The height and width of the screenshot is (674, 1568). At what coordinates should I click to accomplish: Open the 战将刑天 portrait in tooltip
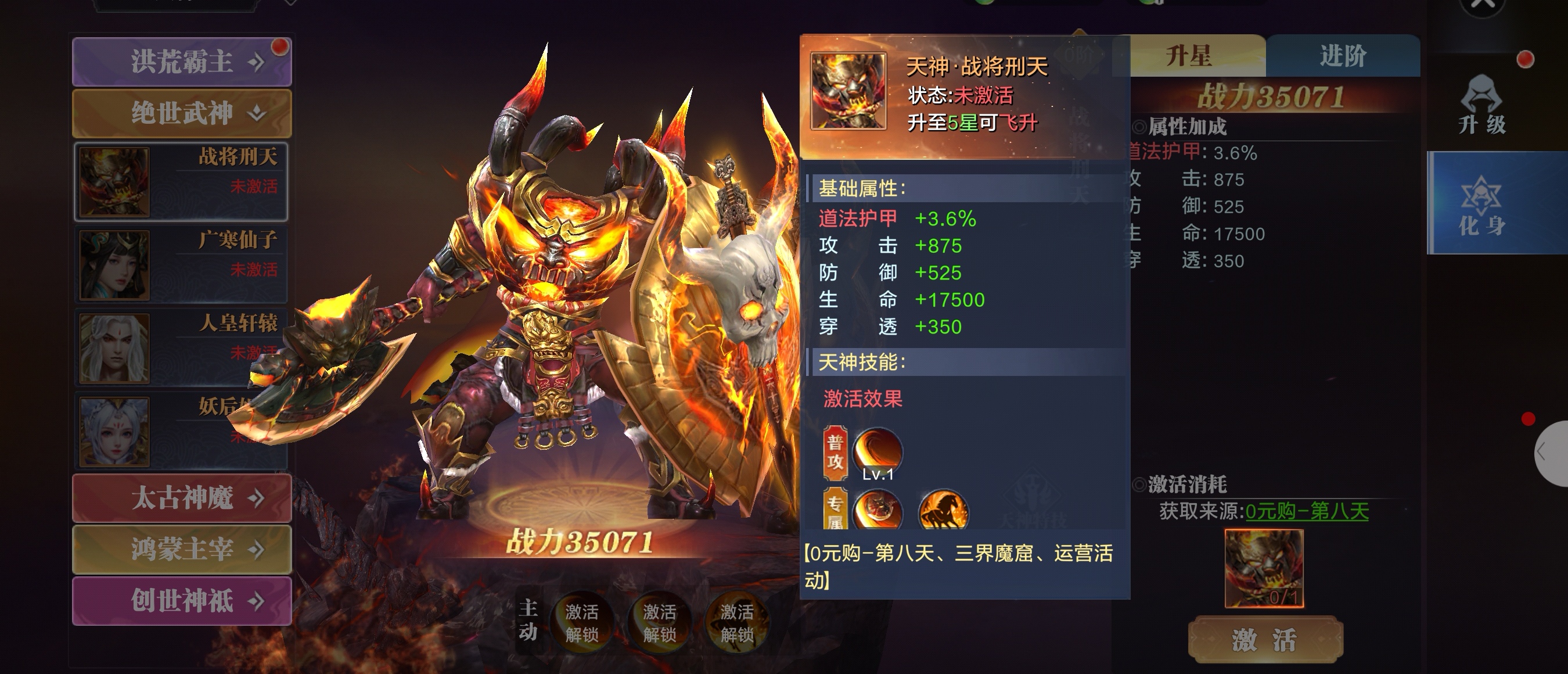point(848,91)
